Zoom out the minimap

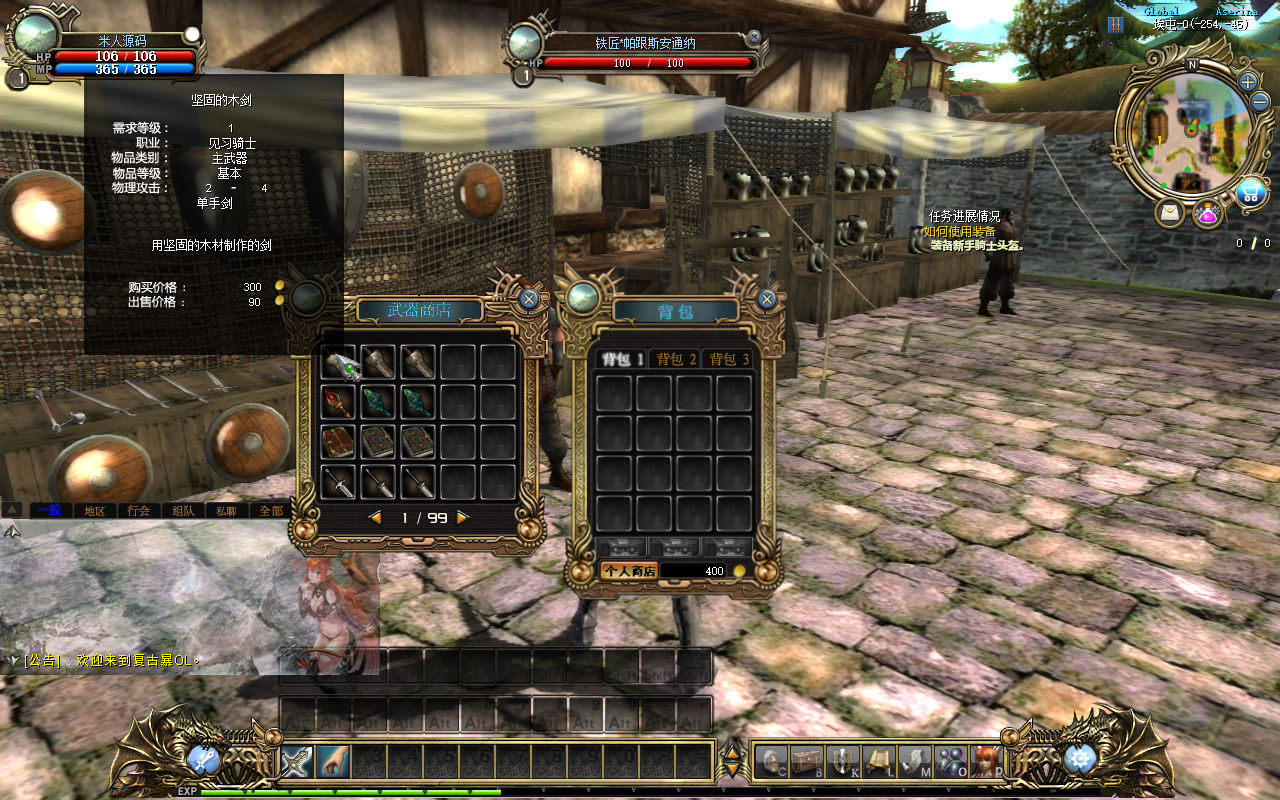tap(1260, 101)
